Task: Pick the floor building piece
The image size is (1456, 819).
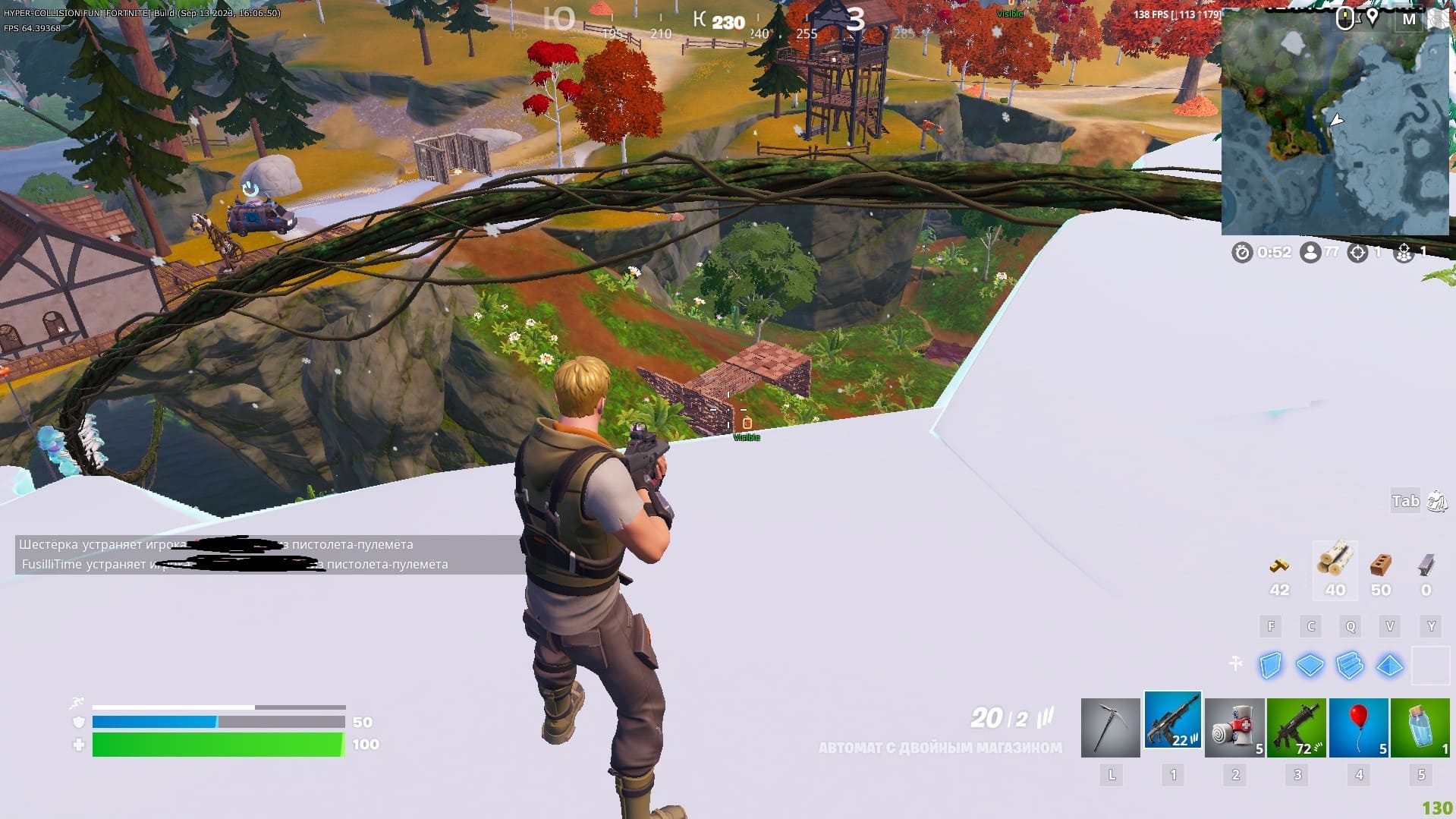Action: pos(1310,666)
